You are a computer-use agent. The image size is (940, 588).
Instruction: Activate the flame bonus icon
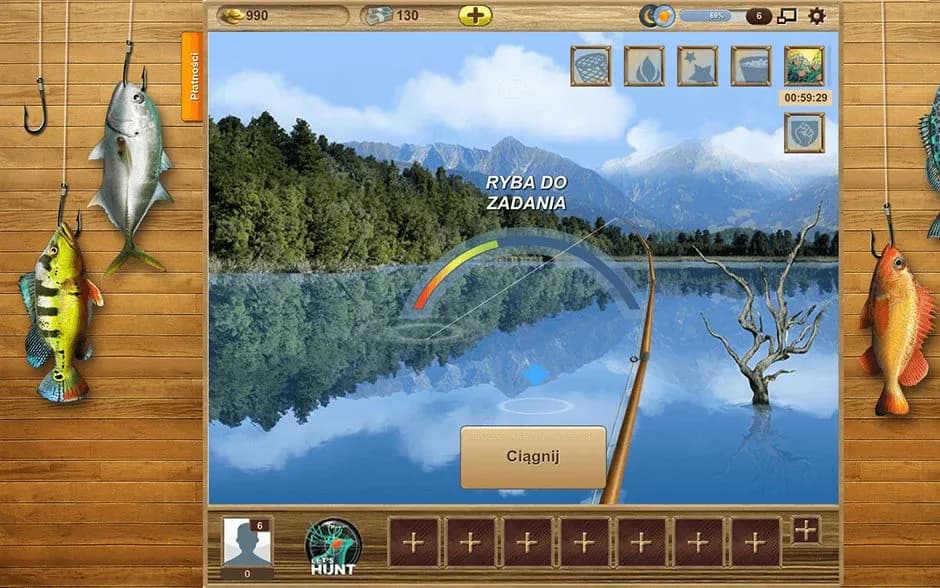644,66
